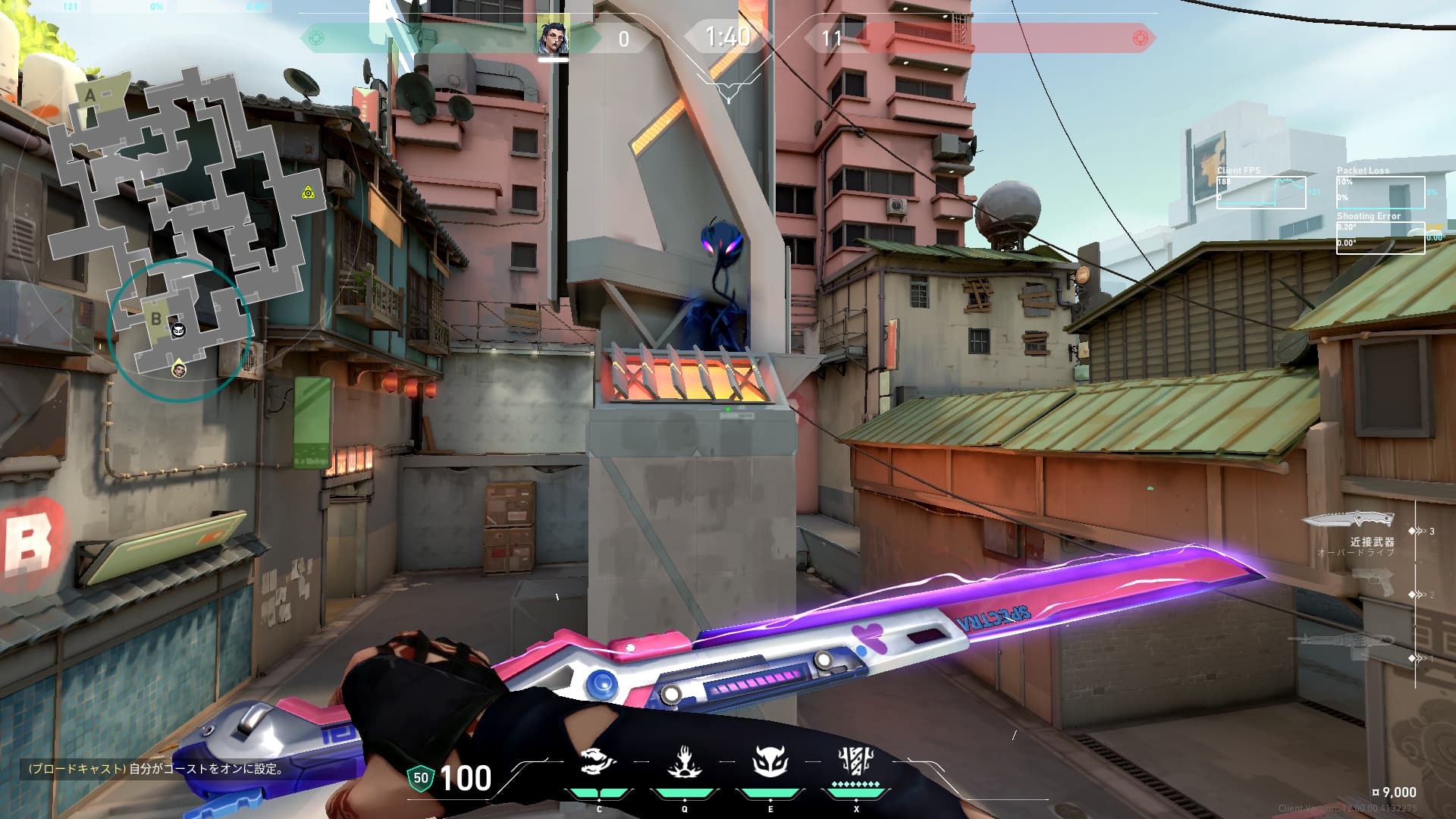Click the B site marker on minimap
The height and width of the screenshot is (819, 1456).
tap(155, 318)
